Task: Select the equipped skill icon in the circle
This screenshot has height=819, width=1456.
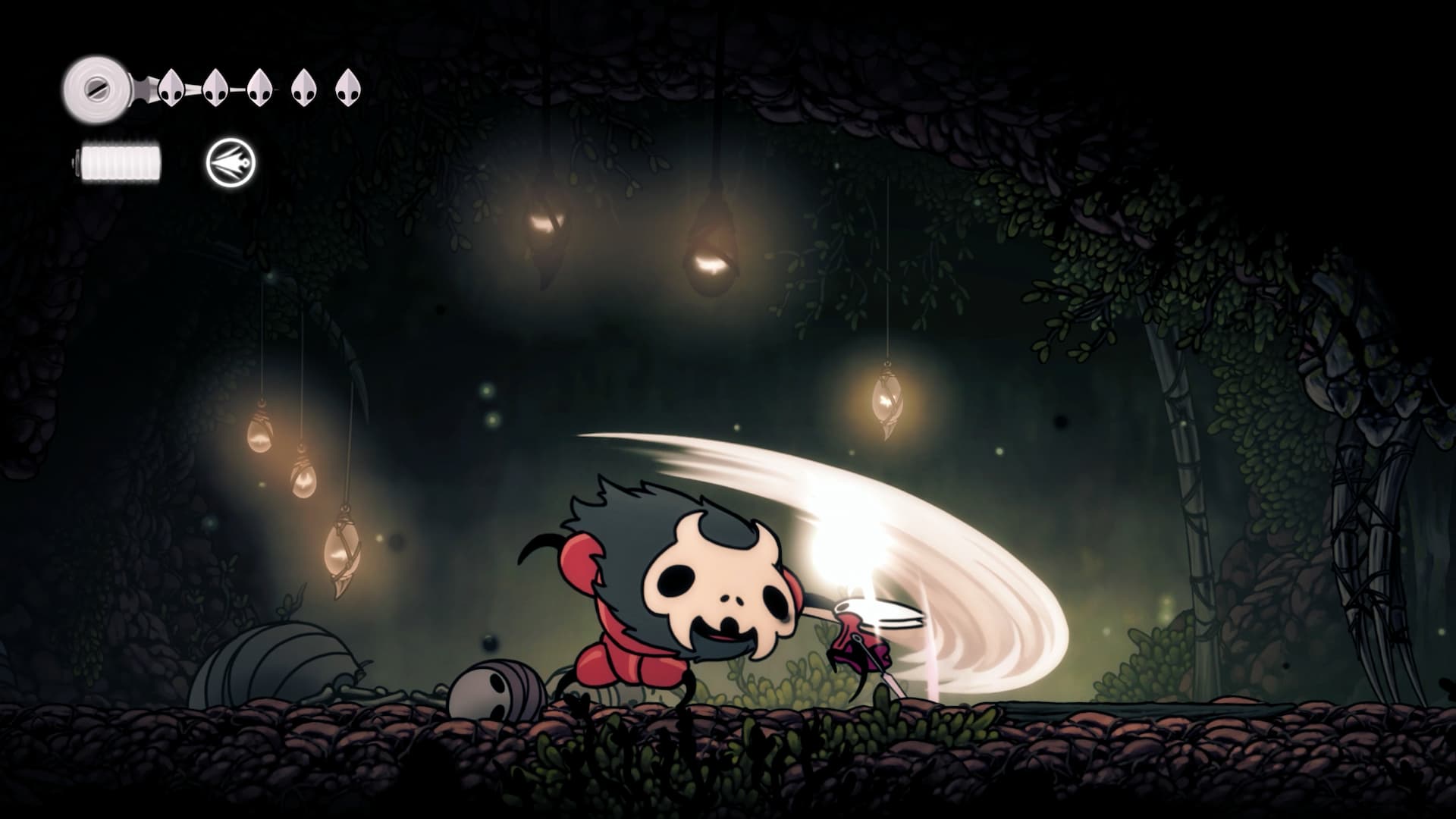Action: click(x=231, y=163)
